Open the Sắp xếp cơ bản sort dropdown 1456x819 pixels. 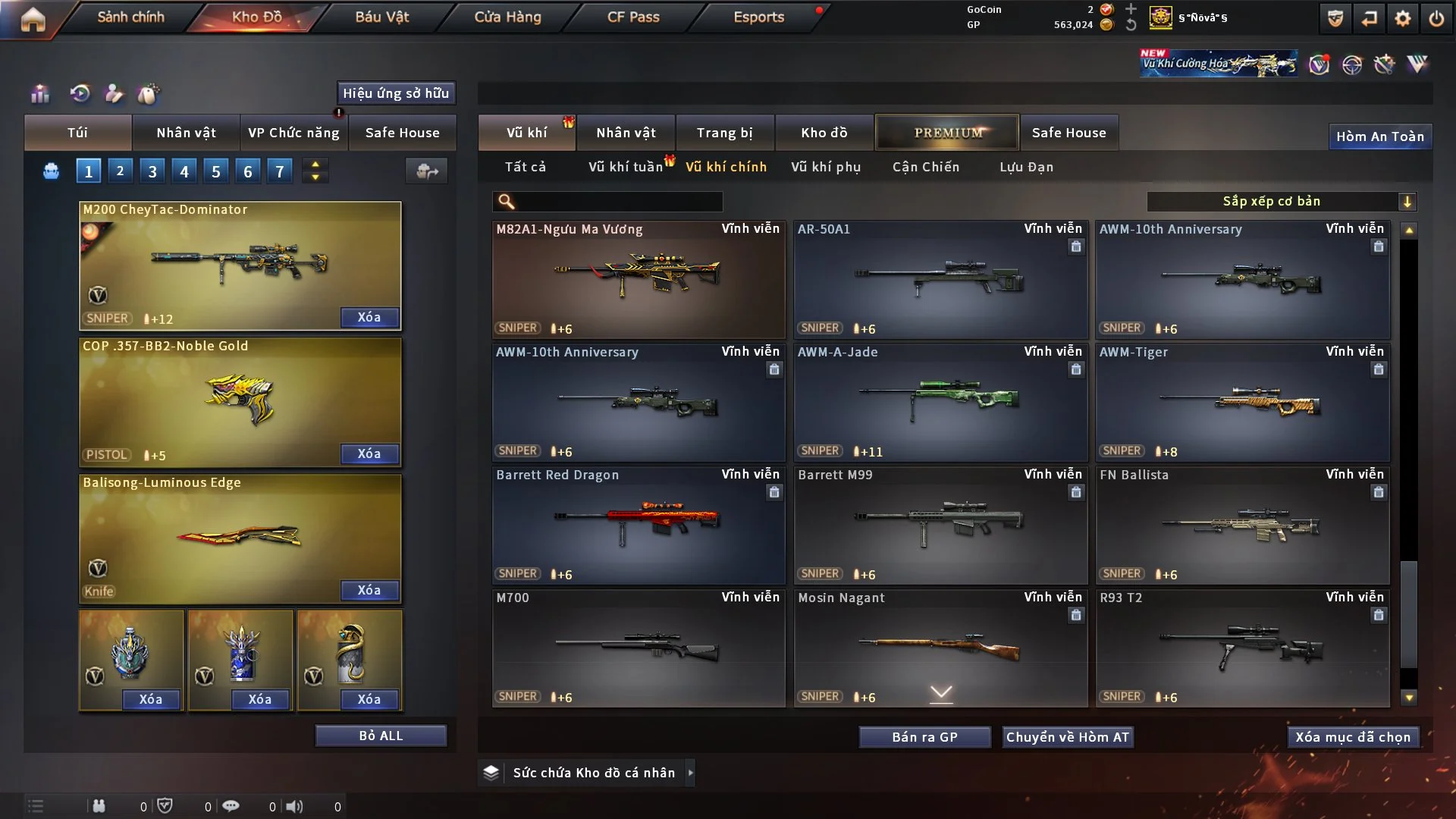click(x=1281, y=201)
